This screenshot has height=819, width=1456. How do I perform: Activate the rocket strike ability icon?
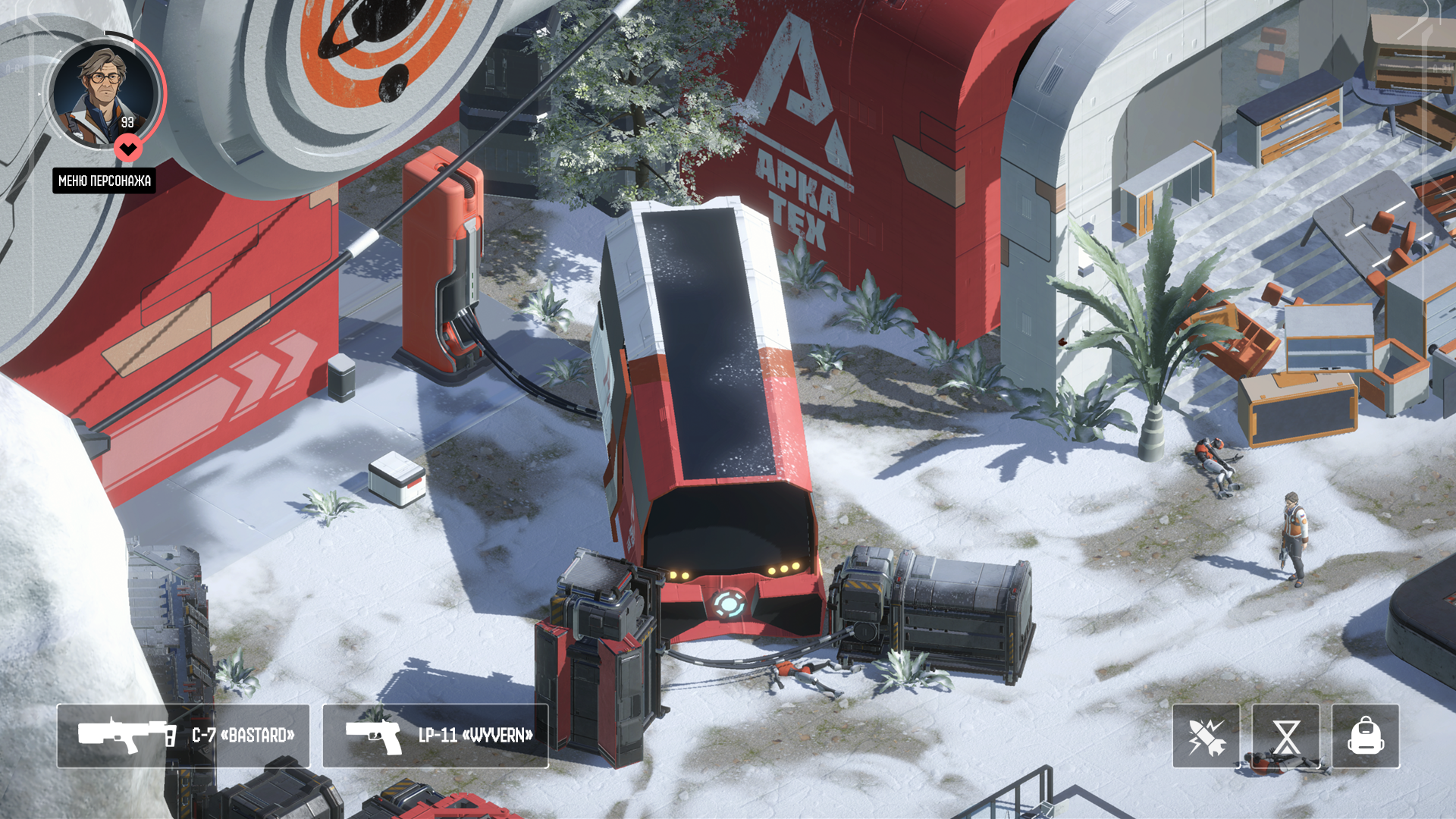(x=1206, y=736)
